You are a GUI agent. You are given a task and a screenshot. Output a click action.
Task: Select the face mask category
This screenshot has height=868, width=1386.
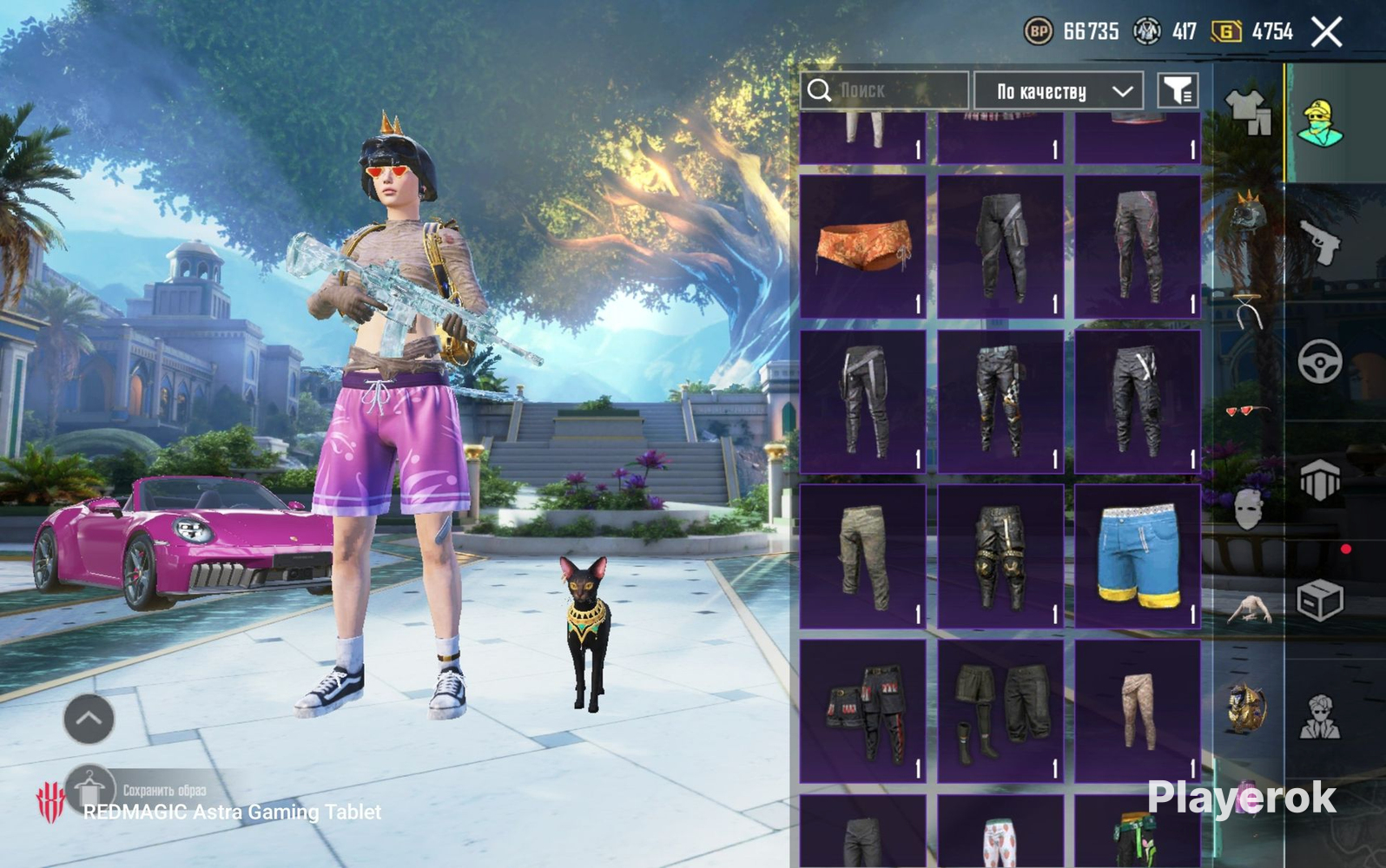tap(1248, 509)
